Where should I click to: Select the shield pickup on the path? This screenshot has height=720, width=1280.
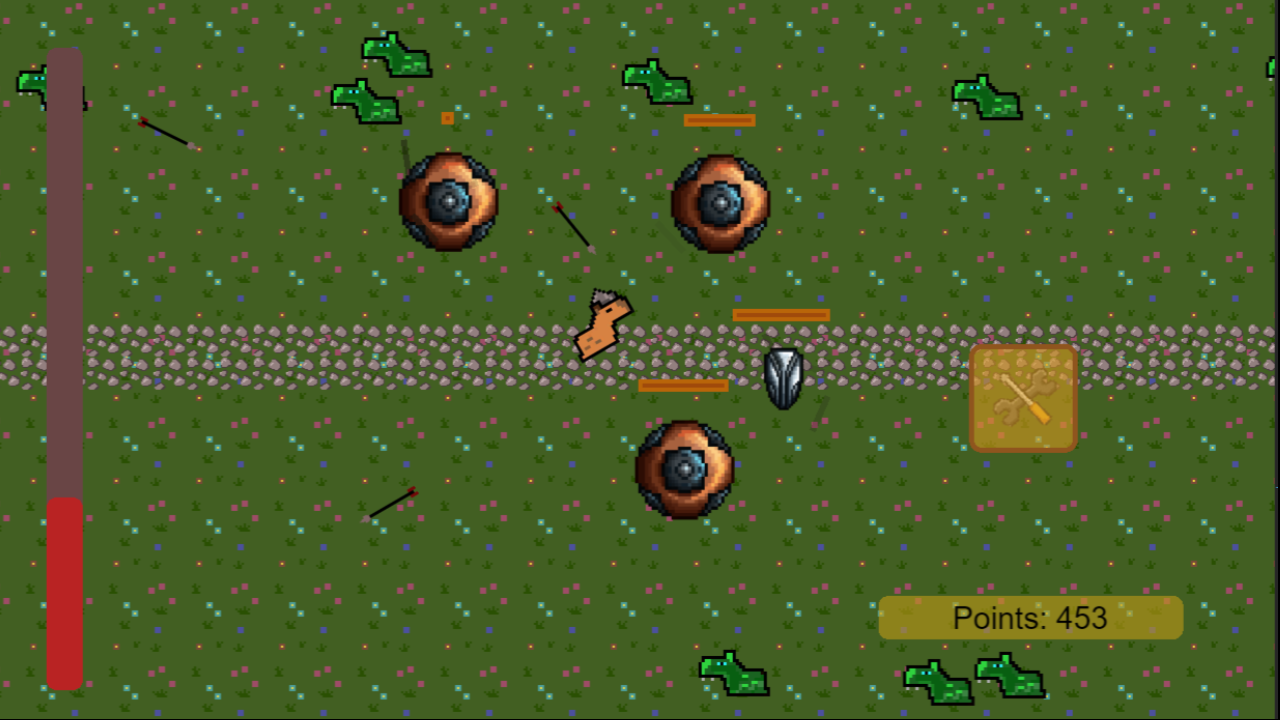(784, 377)
